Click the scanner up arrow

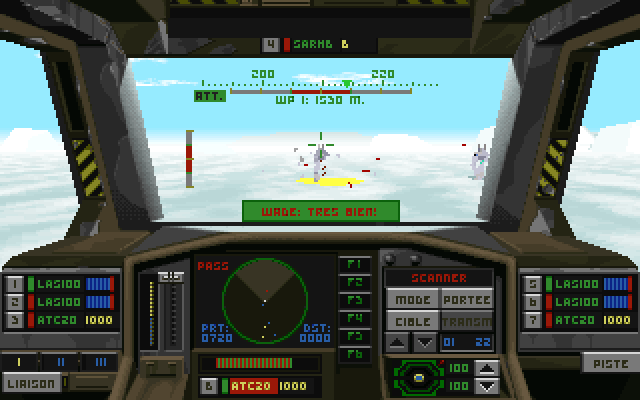click(398, 342)
